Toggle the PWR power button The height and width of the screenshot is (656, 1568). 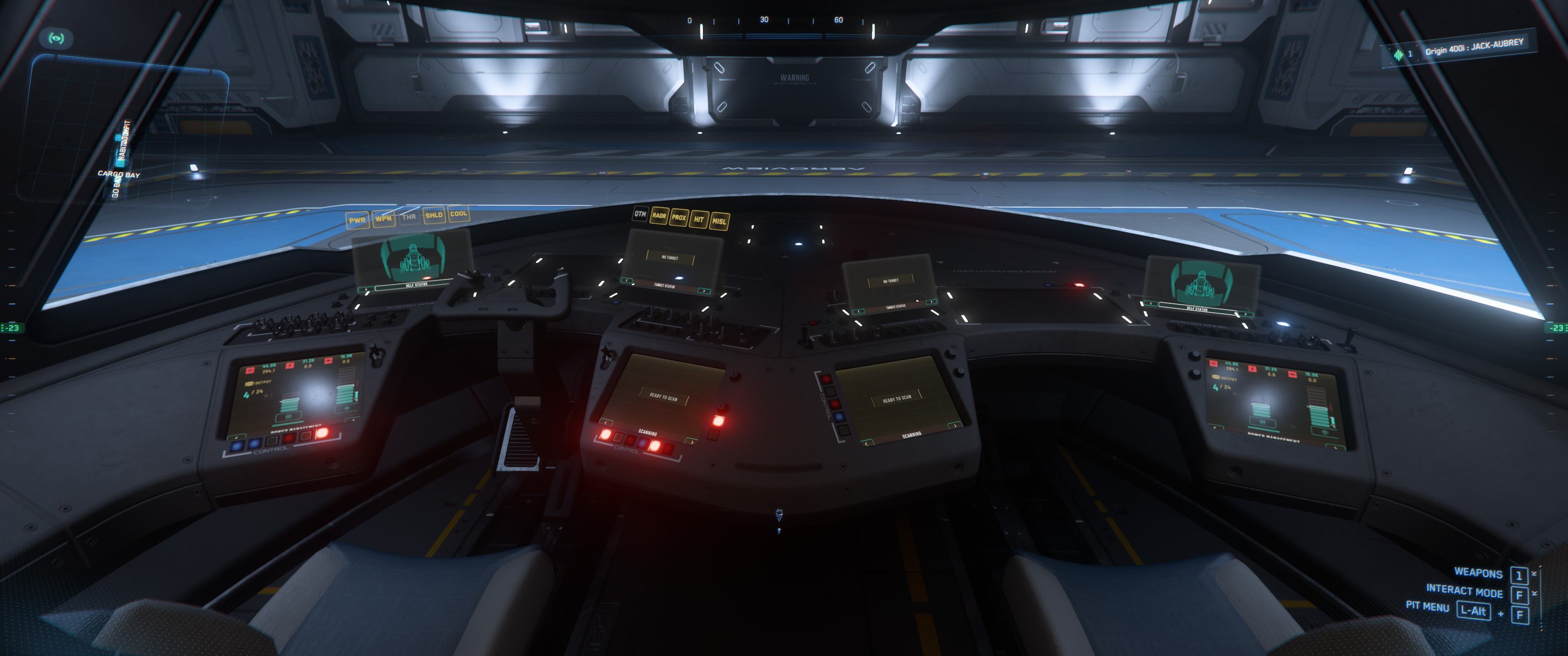point(357,220)
